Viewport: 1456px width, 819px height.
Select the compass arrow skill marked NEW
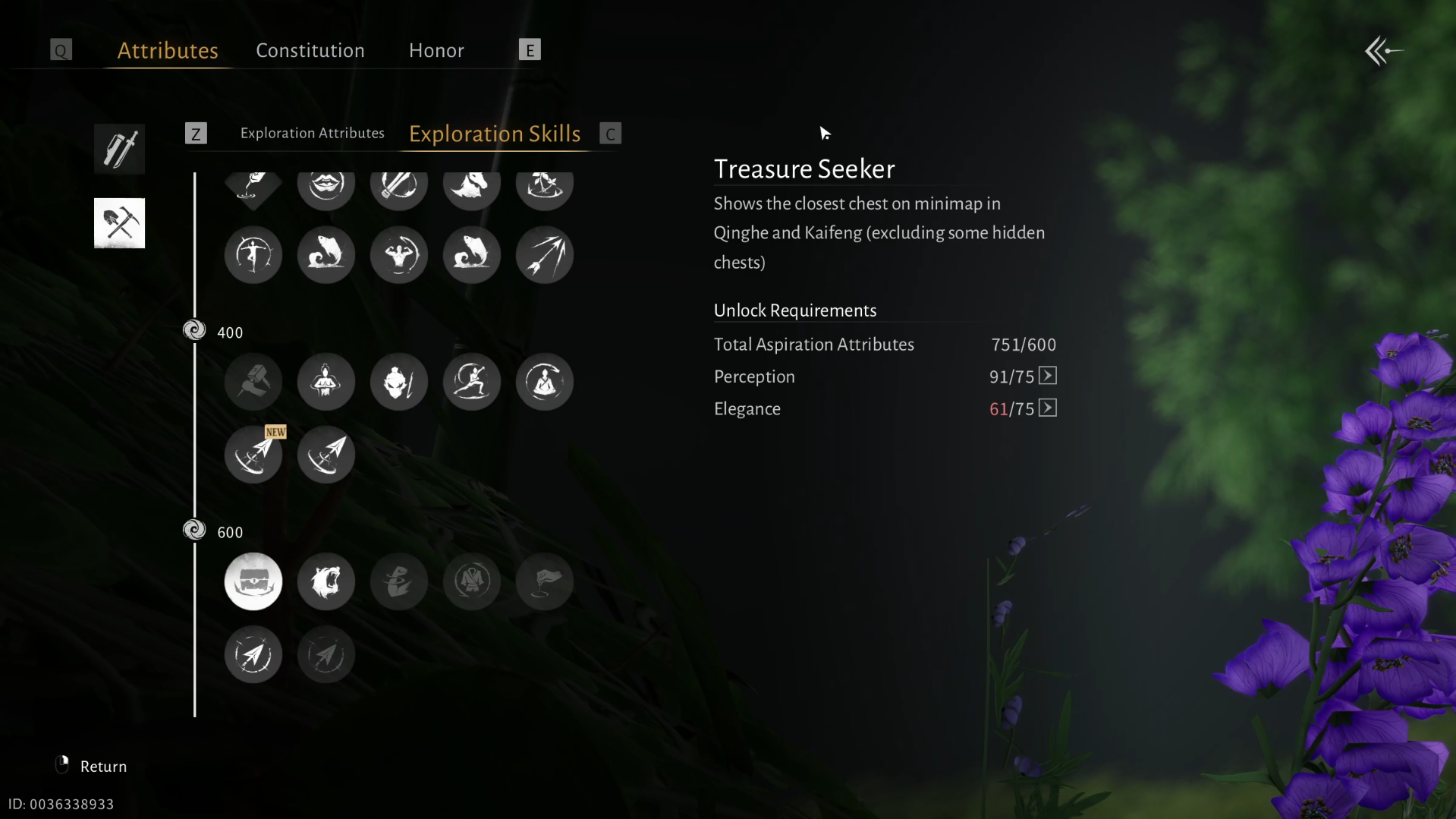(253, 454)
